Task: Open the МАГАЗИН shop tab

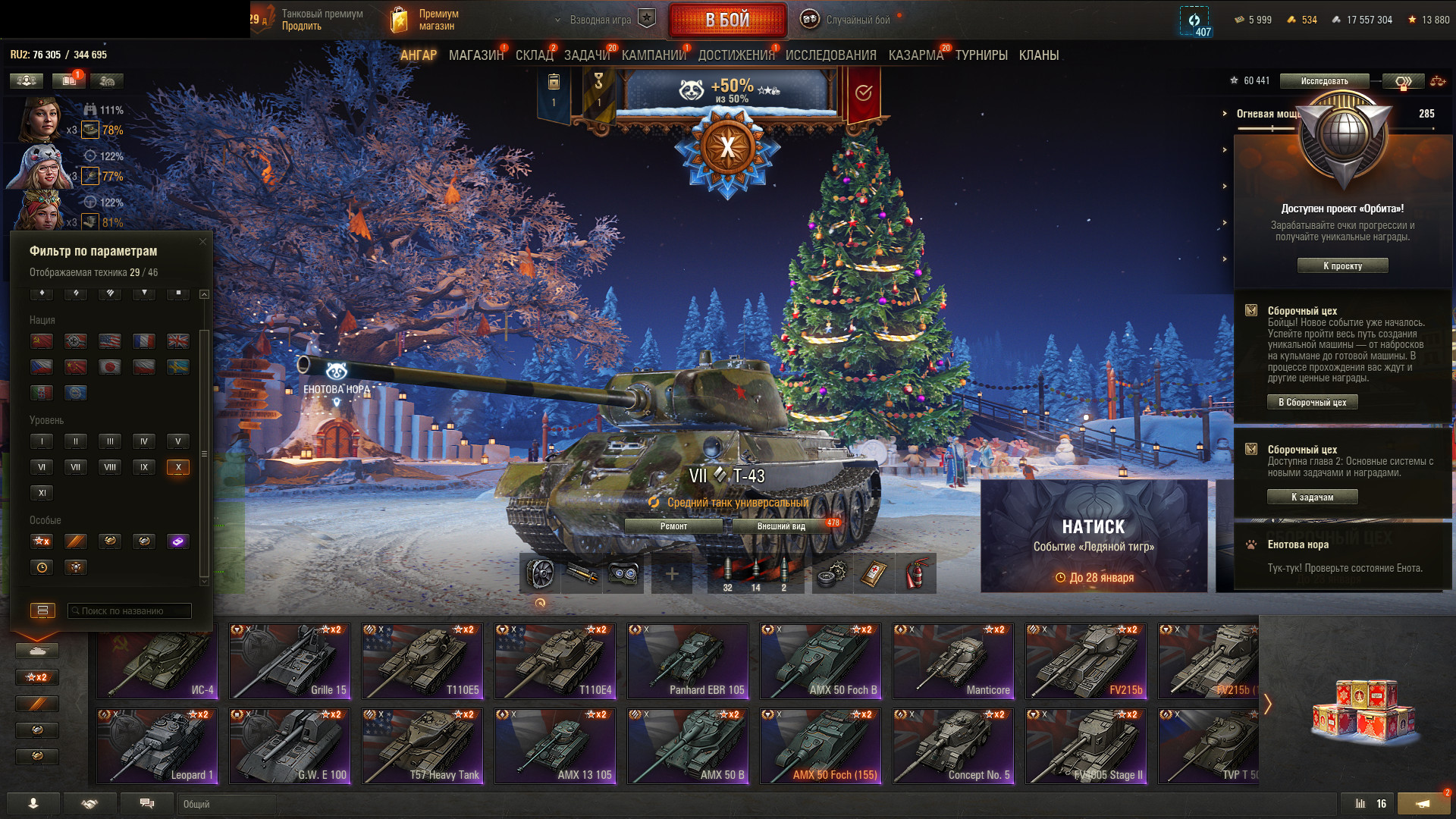Action: tap(475, 55)
